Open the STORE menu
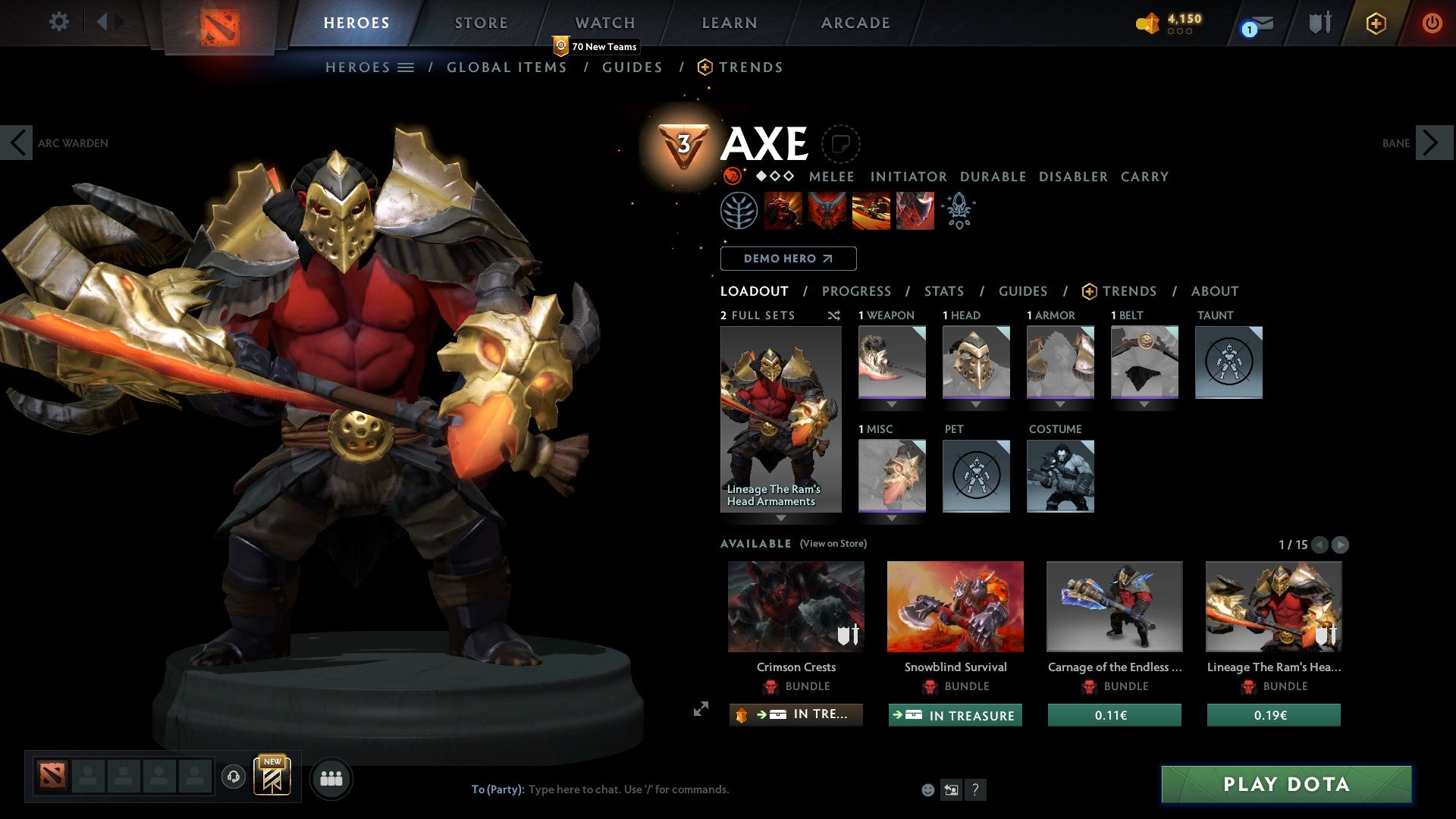The image size is (1456, 819). [481, 22]
